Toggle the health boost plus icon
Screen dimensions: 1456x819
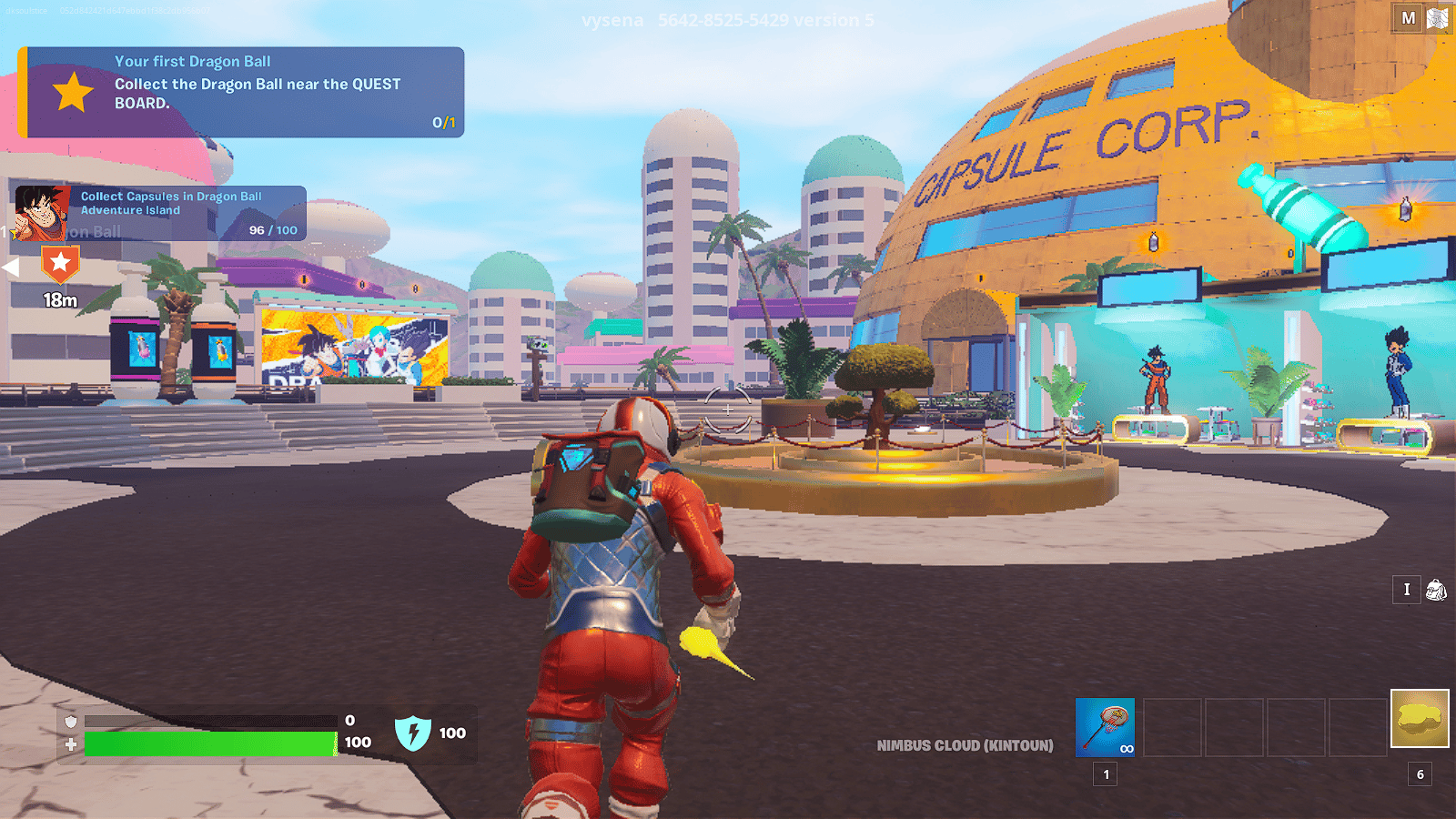click(70, 743)
